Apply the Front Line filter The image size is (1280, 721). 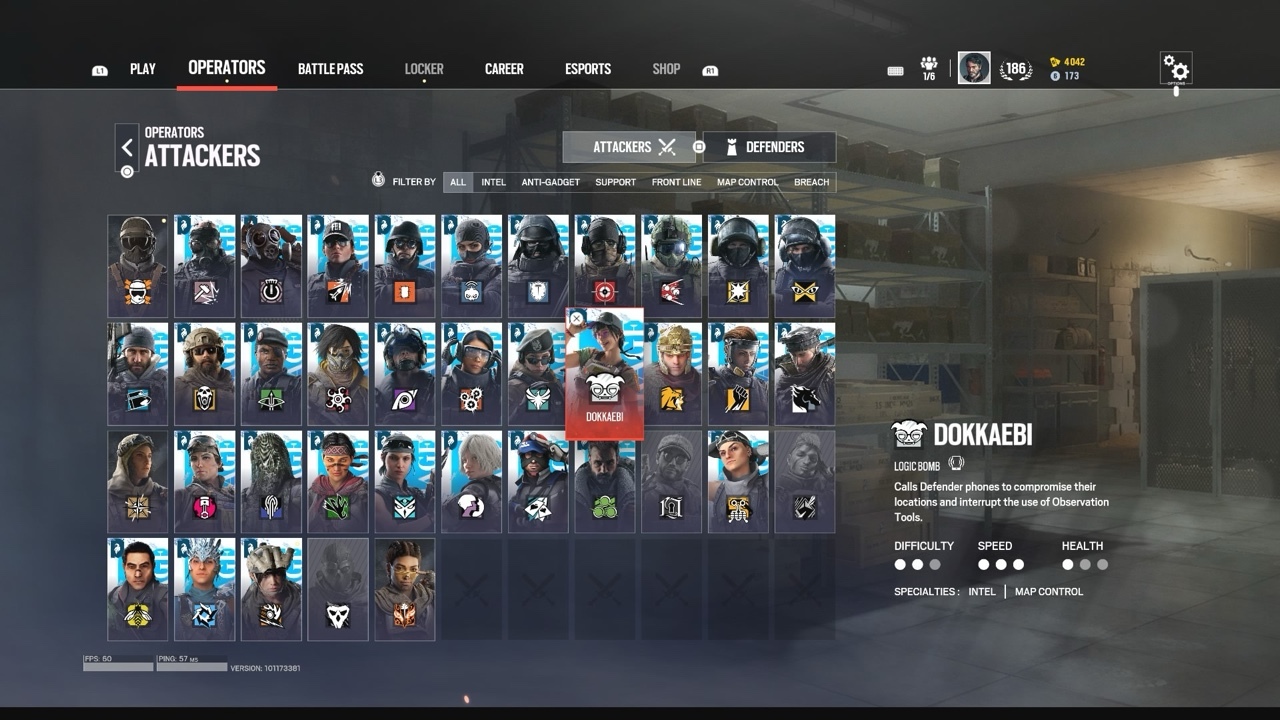[x=676, y=182]
